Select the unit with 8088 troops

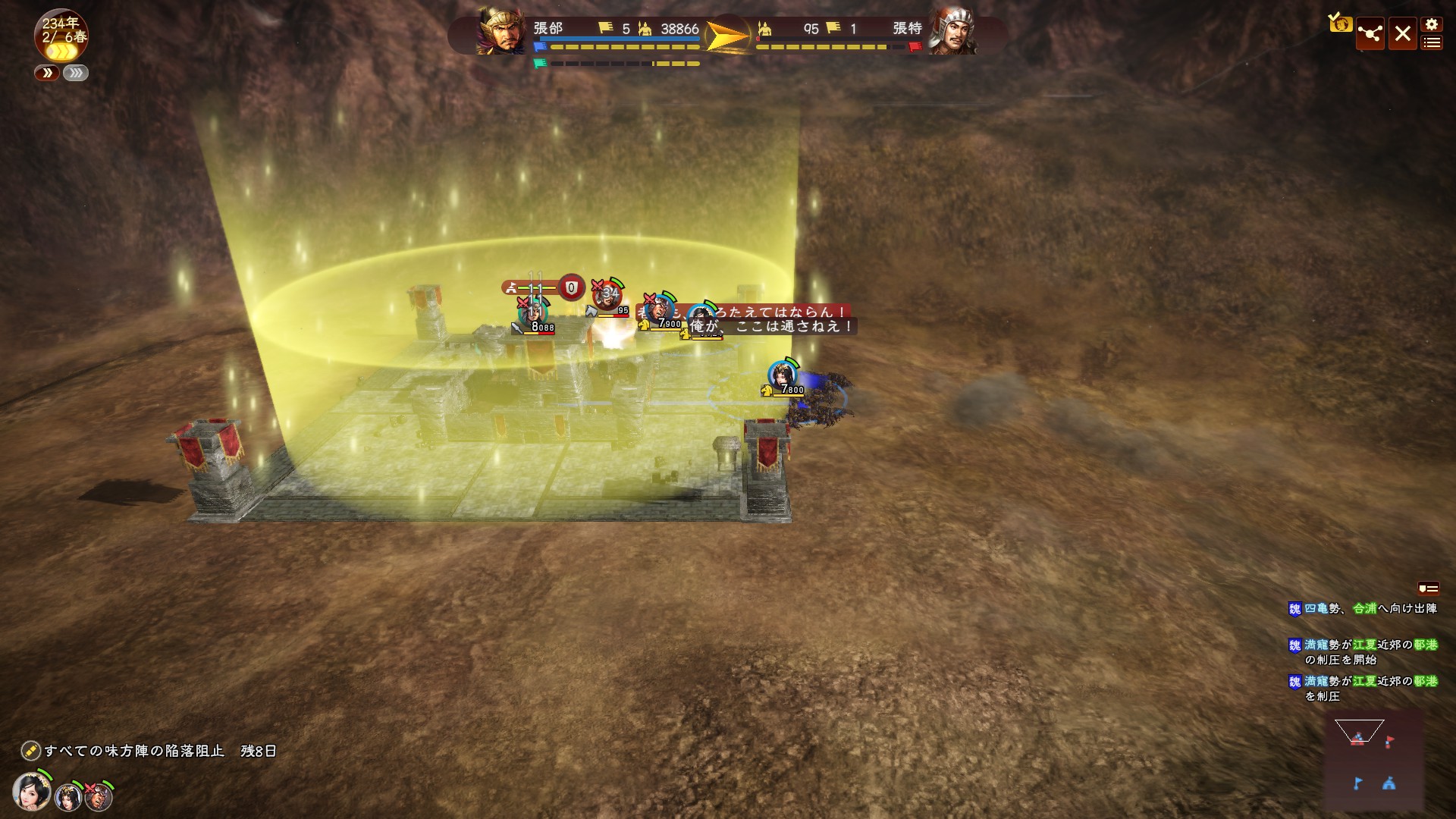[532, 312]
